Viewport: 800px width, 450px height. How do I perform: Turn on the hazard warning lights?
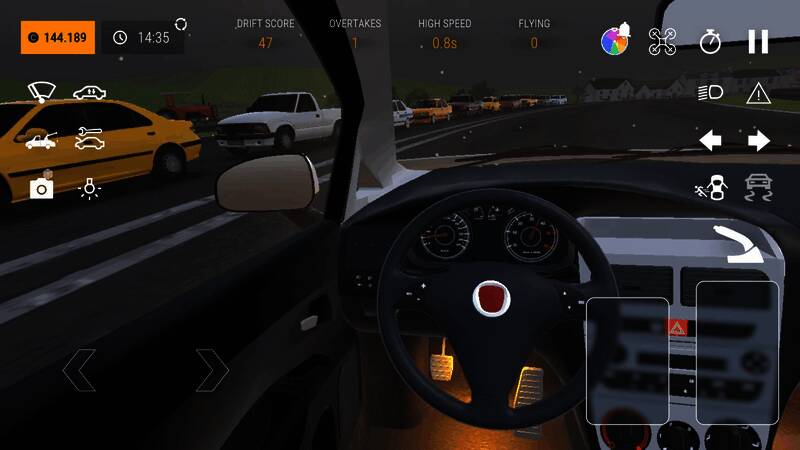pyautogui.click(x=758, y=93)
